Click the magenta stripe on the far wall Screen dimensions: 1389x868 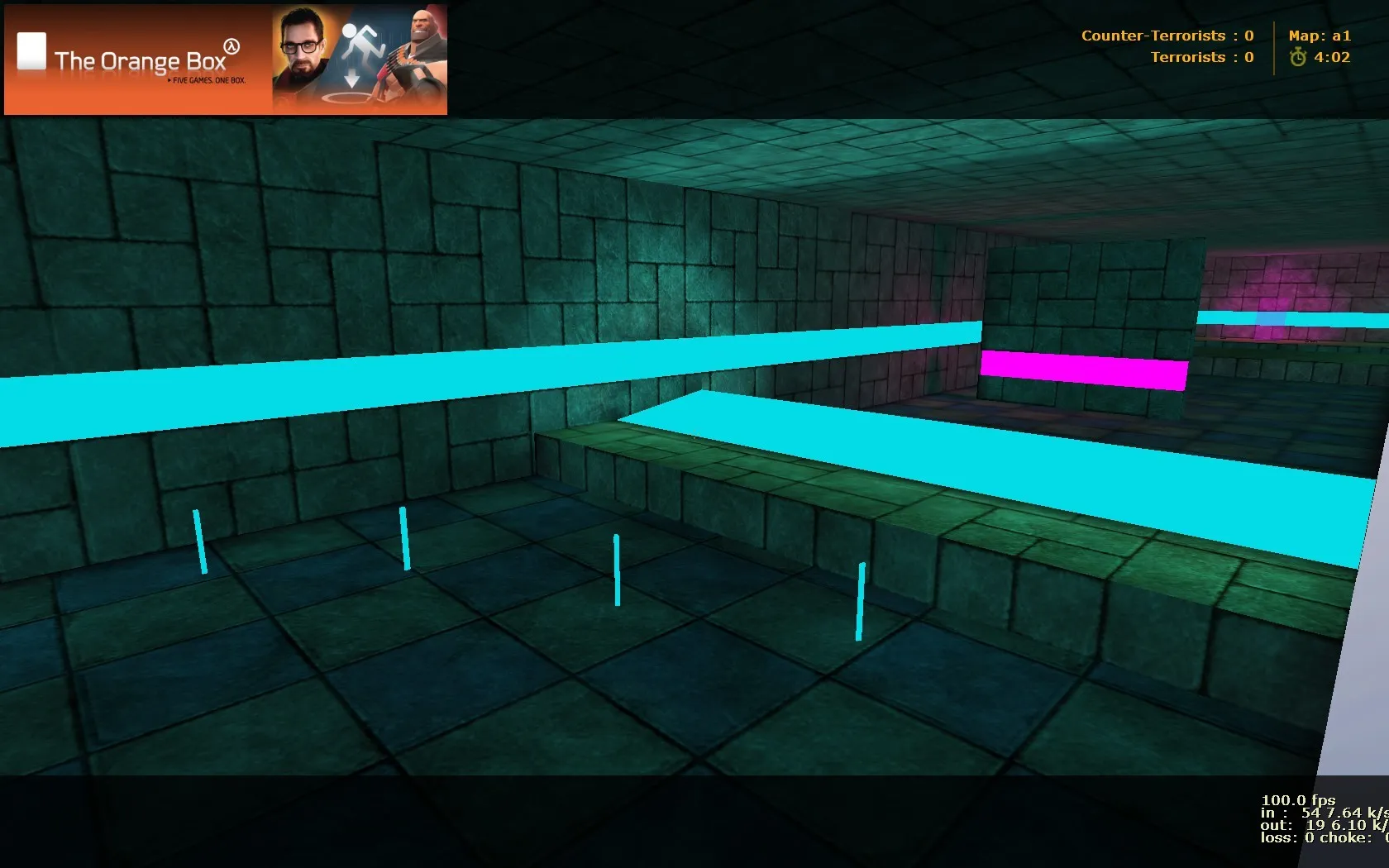point(1083,370)
